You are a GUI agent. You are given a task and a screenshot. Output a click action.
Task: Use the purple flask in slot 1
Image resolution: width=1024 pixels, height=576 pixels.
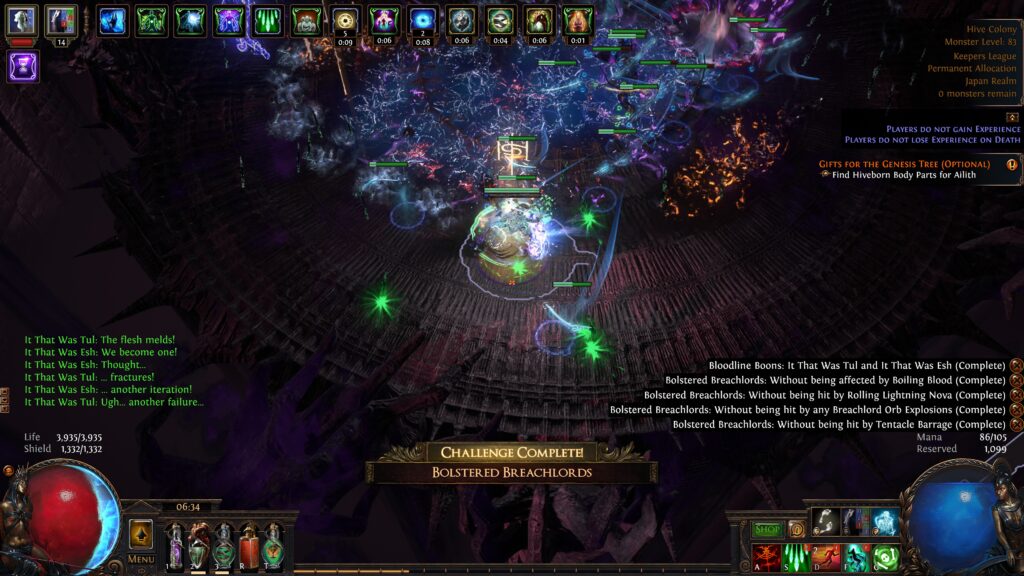(x=176, y=547)
